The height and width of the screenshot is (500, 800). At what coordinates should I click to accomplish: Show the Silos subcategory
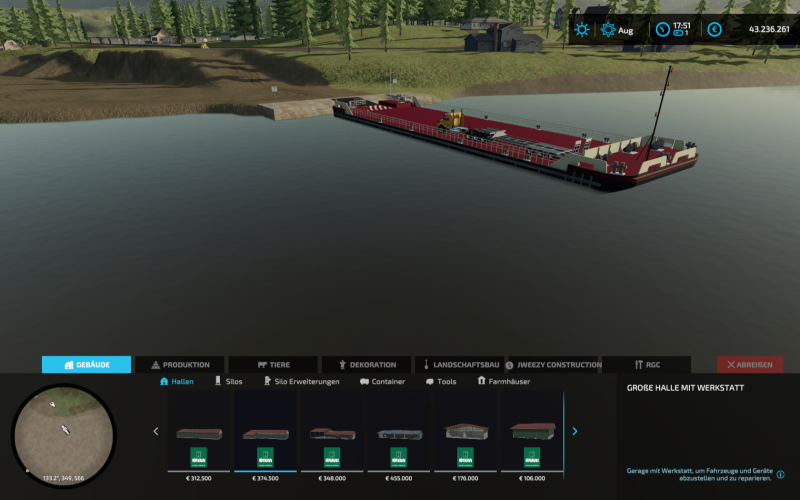228,382
